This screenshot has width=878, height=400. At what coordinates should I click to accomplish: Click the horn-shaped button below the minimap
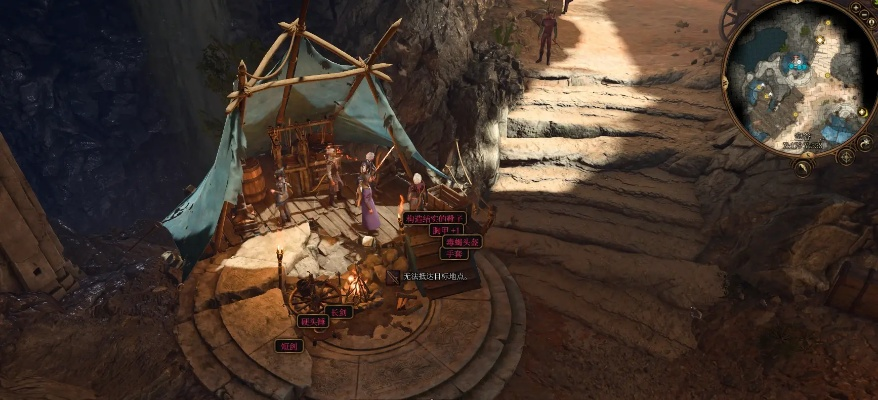(803, 168)
